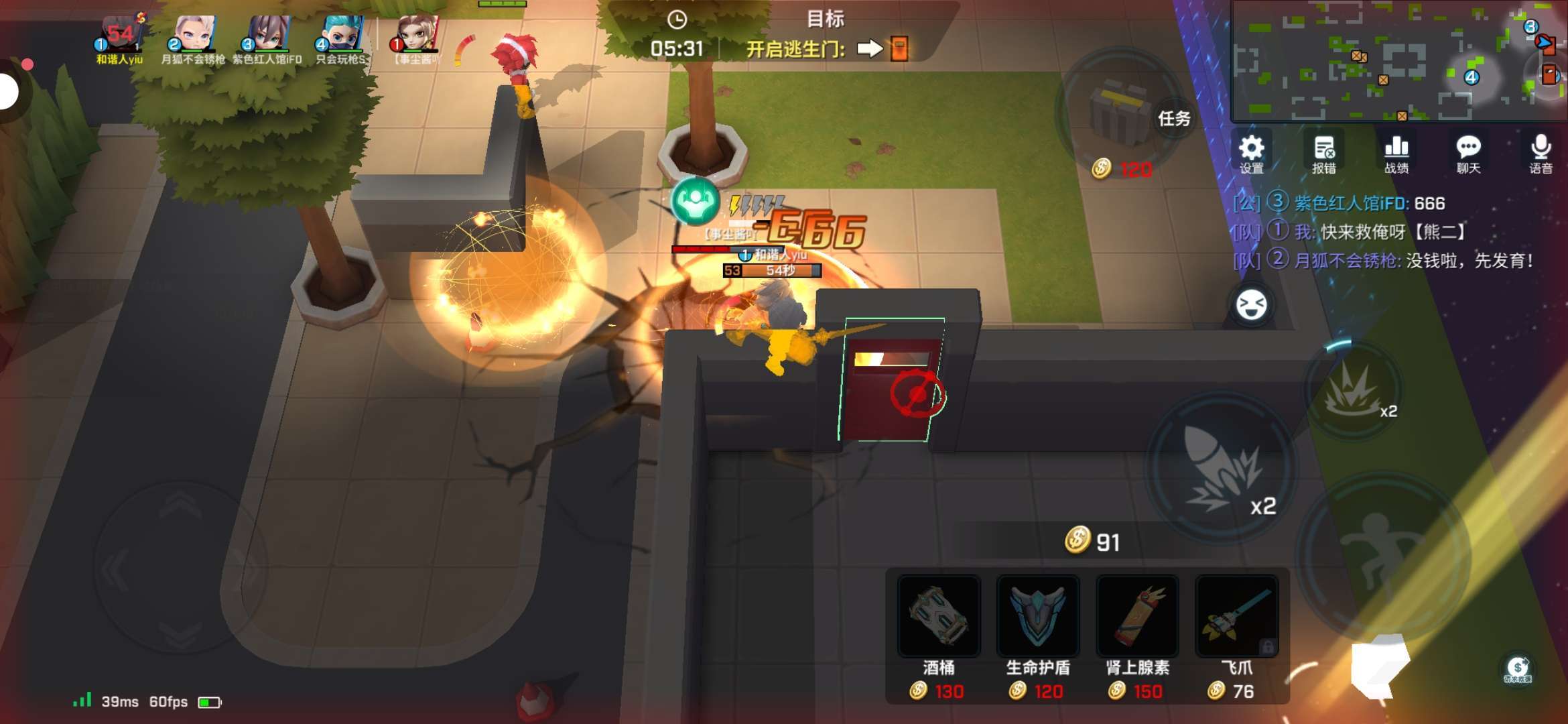Open the emoji emote button

[1251, 305]
